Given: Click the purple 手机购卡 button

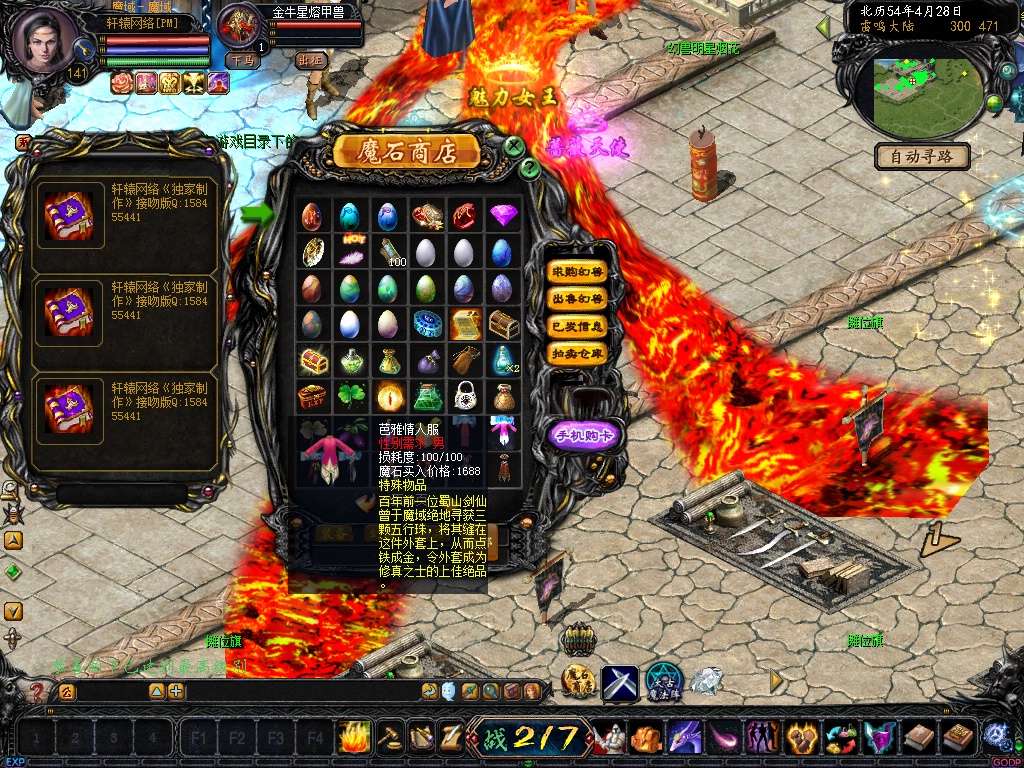Looking at the screenshot, I should tap(586, 434).
